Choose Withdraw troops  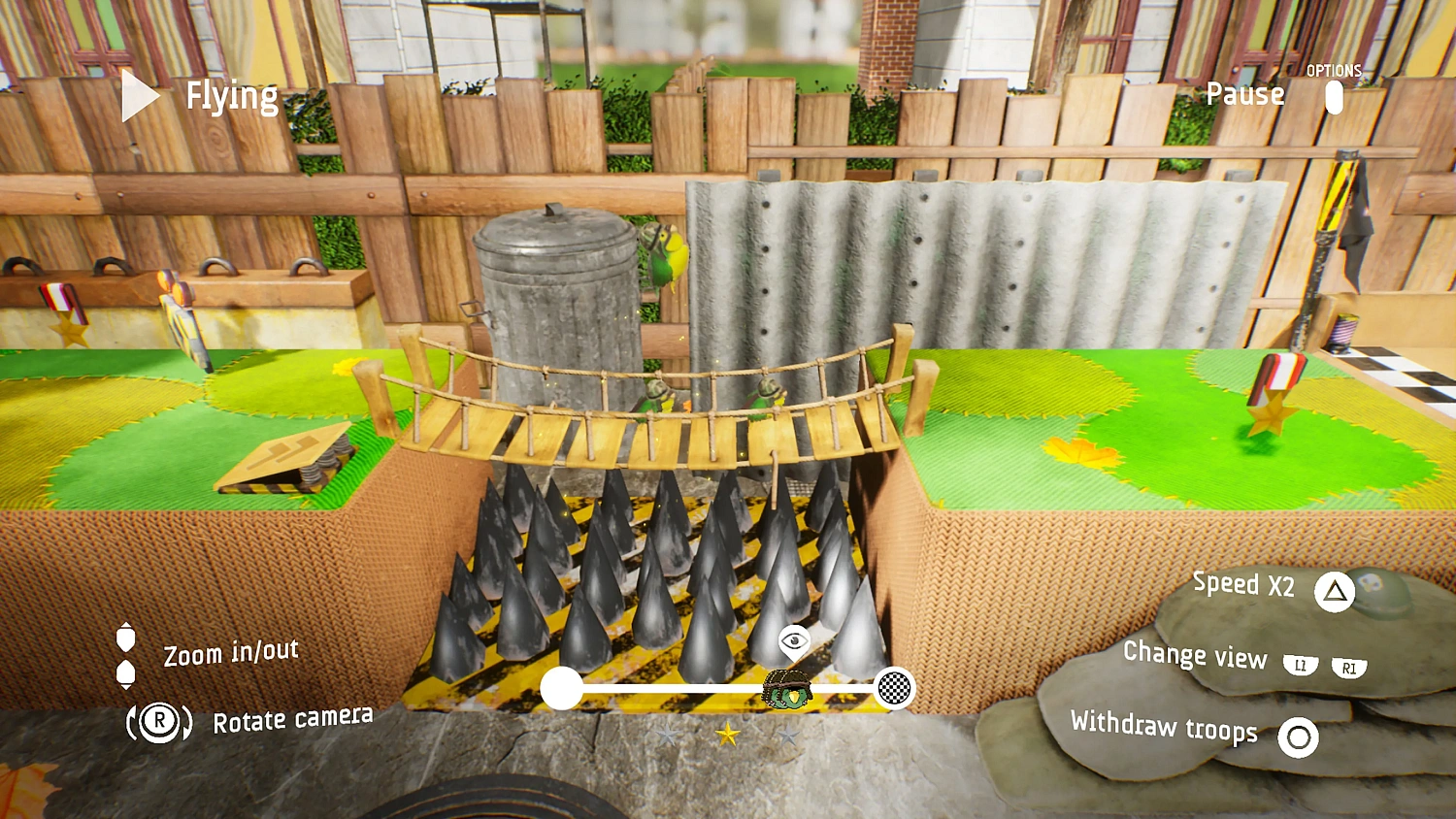(x=1164, y=726)
